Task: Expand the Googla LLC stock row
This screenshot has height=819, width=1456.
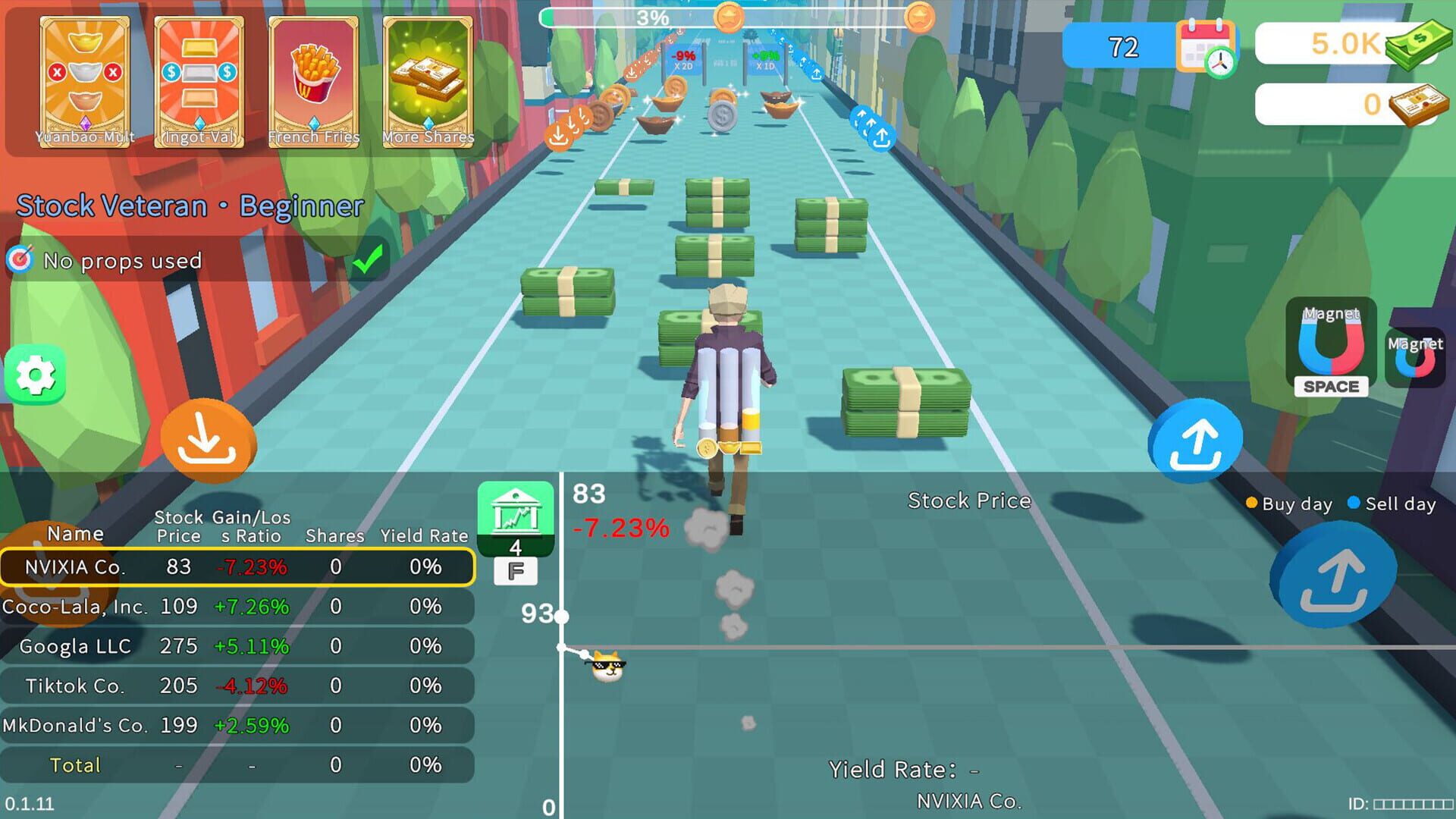Action: coord(235,646)
